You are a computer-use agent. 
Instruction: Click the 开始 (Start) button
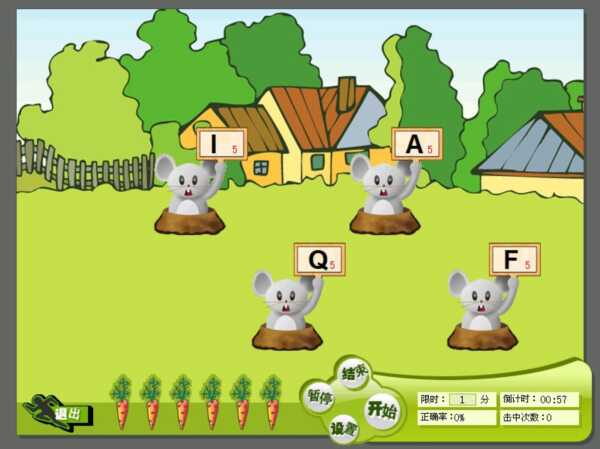381,410
